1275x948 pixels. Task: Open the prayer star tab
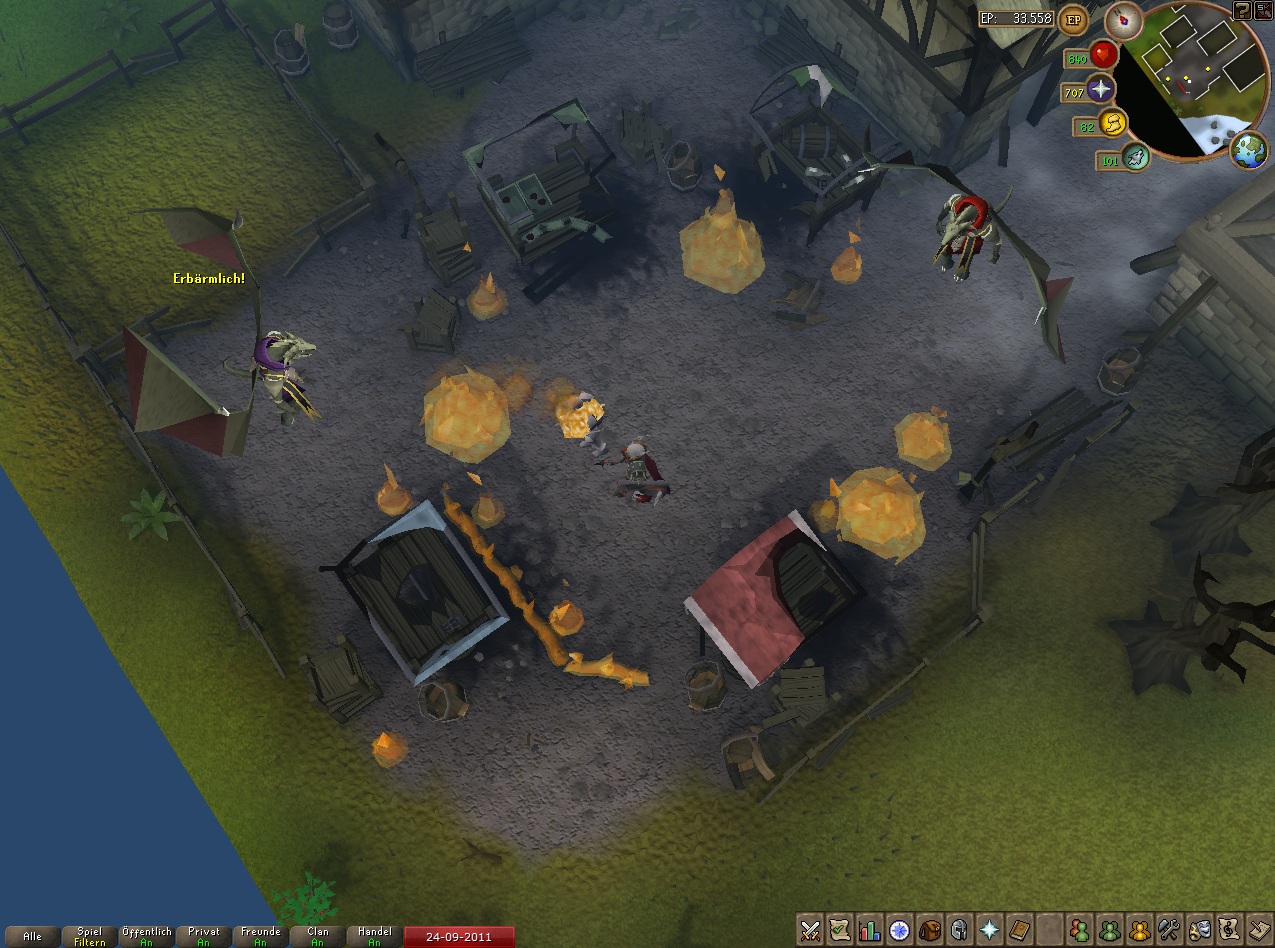pyautogui.click(x=989, y=930)
